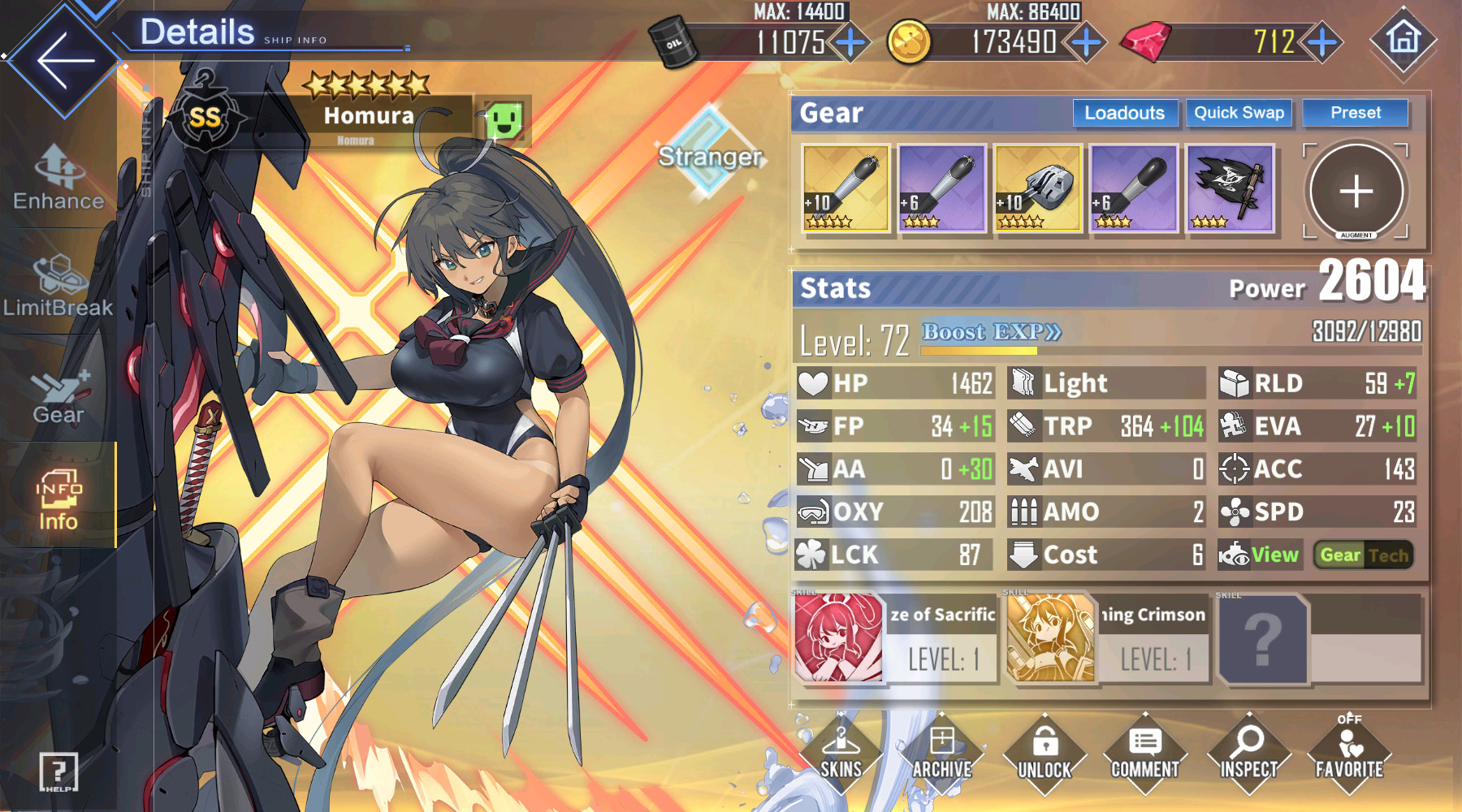Click the Quick Swap button
Screen dimensions: 1462x812
pos(1239,113)
